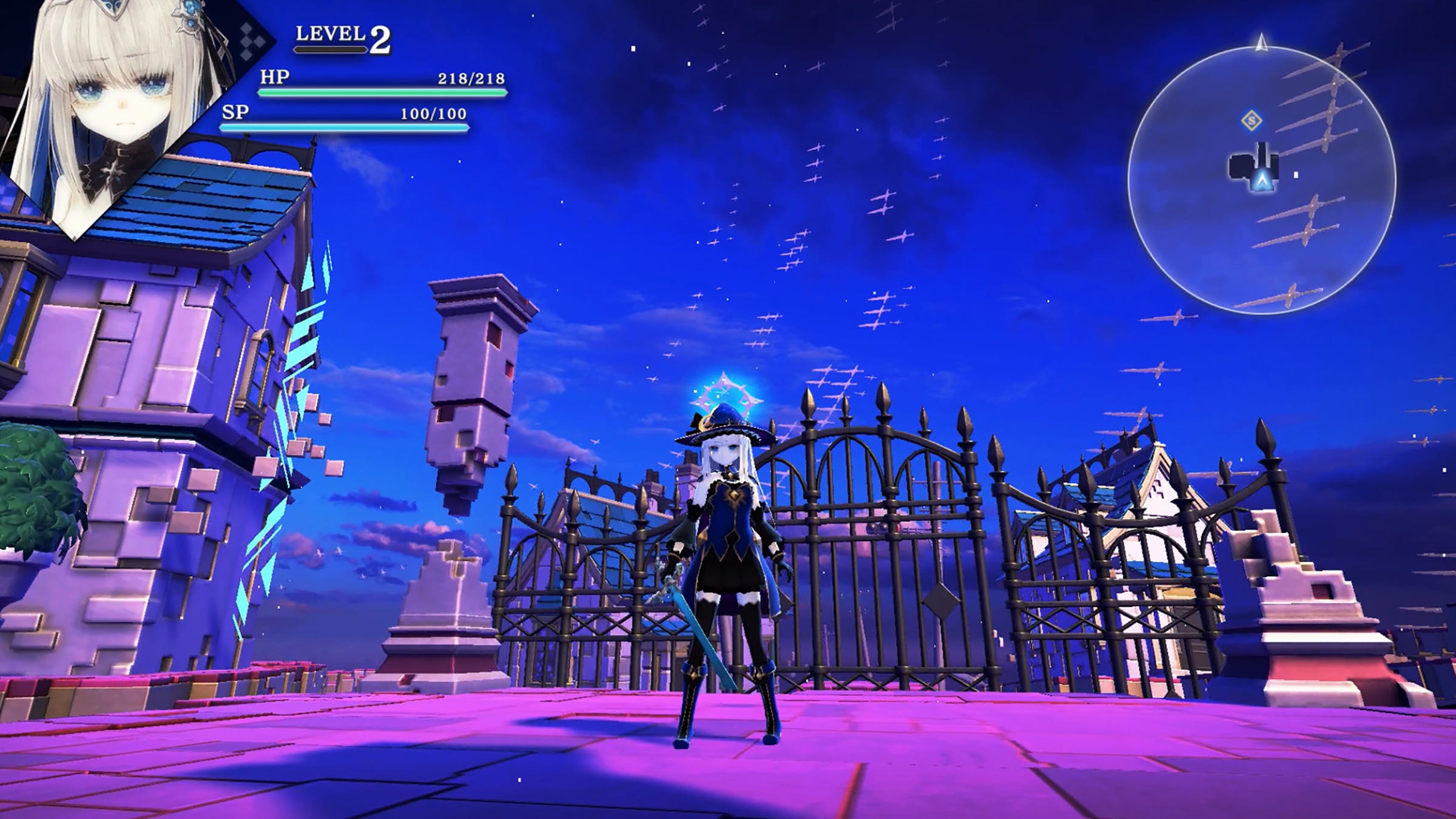The width and height of the screenshot is (1456, 819).
Task: Click the HP label in the status HUD
Action: coord(275,79)
